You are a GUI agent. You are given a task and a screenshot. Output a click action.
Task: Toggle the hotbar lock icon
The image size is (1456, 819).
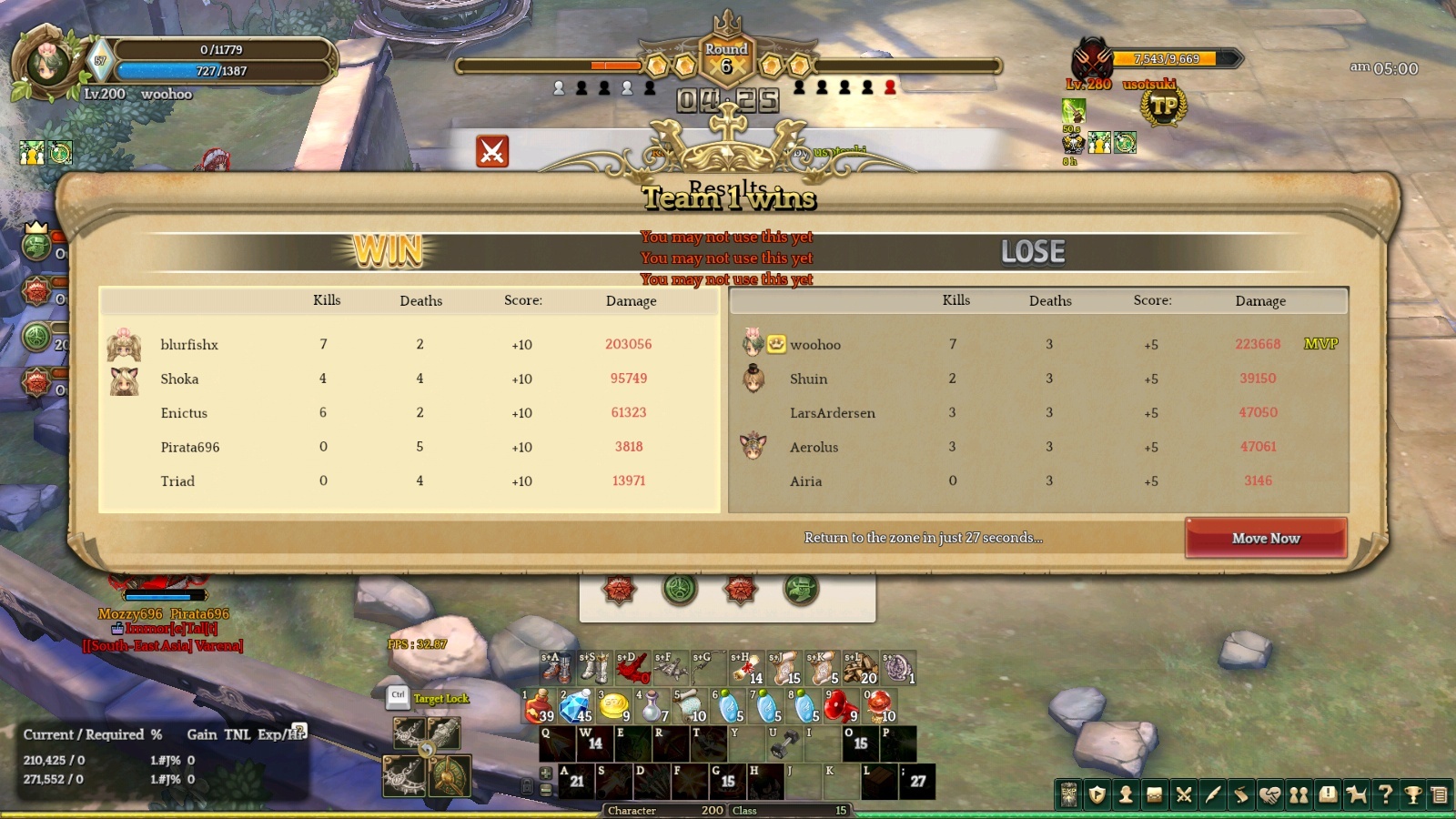[527, 785]
